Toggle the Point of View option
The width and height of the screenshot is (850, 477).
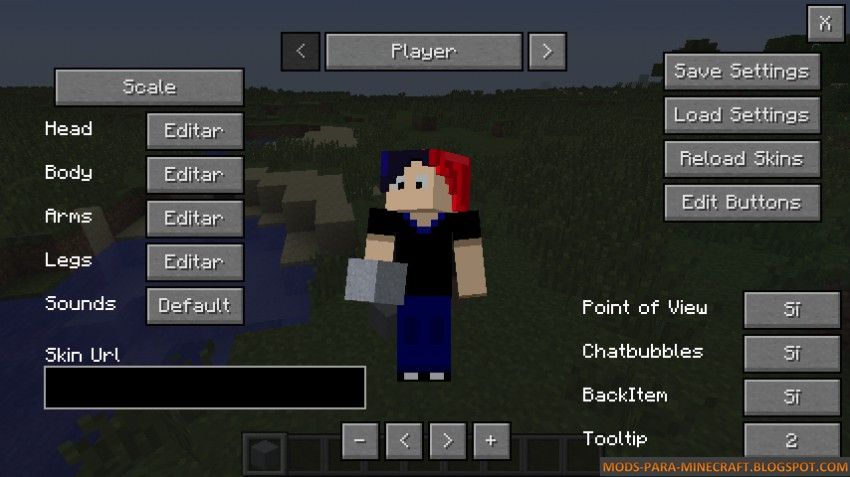coord(791,309)
